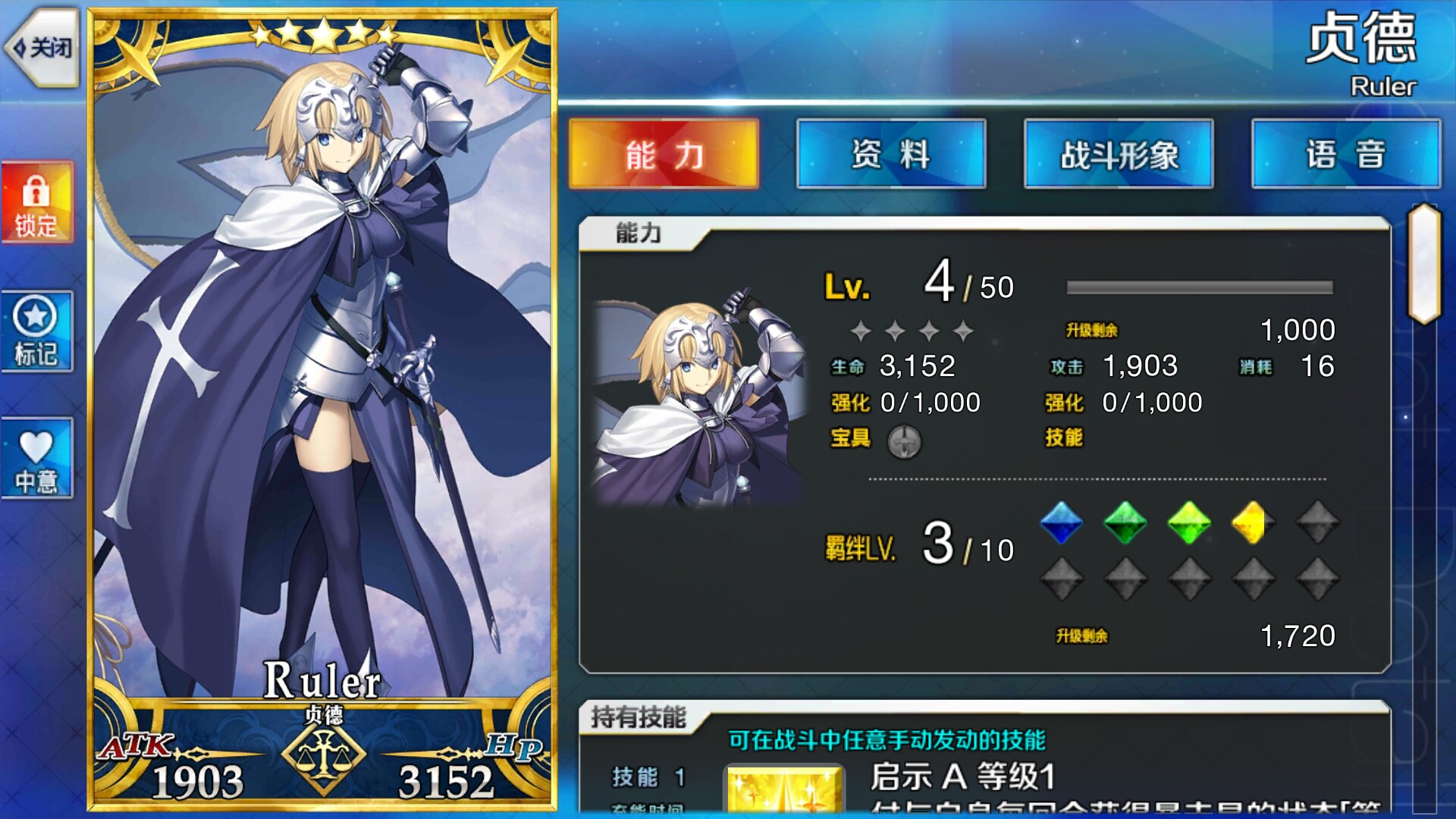Screen dimensions: 1456x819
Task: Switch to the 语音 voice tab
Action: [1346, 154]
